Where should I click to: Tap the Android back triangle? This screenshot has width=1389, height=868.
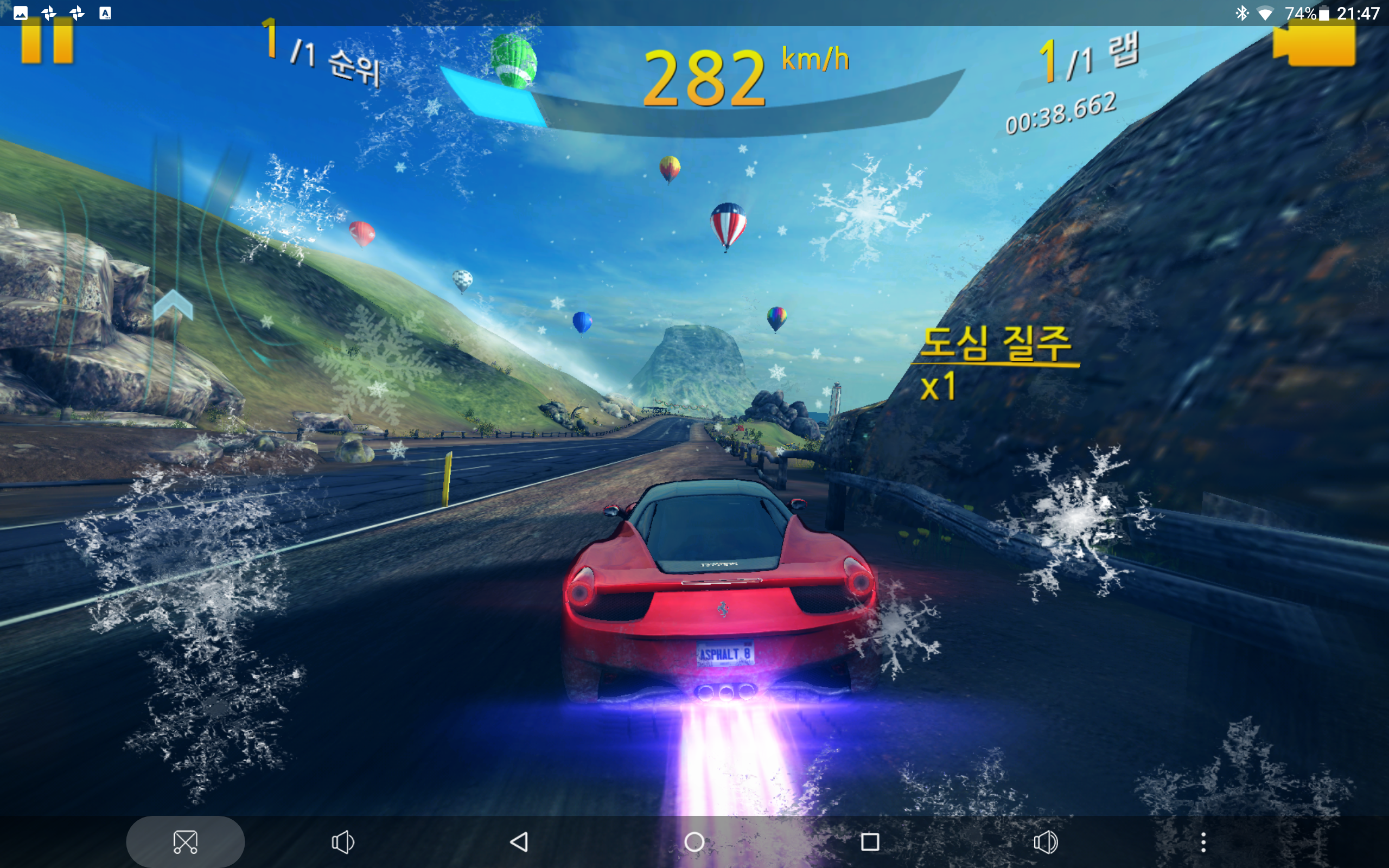click(519, 842)
